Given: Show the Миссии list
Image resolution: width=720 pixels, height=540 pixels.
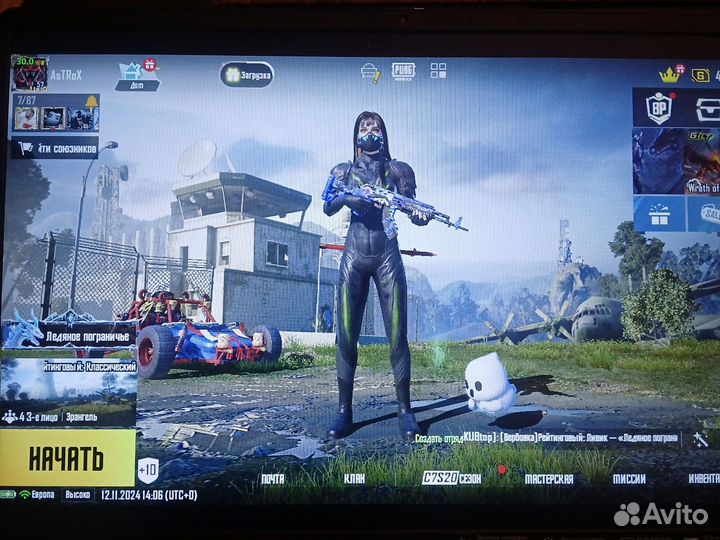Looking at the screenshot, I should pyautogui.click(x=630, y=479).
